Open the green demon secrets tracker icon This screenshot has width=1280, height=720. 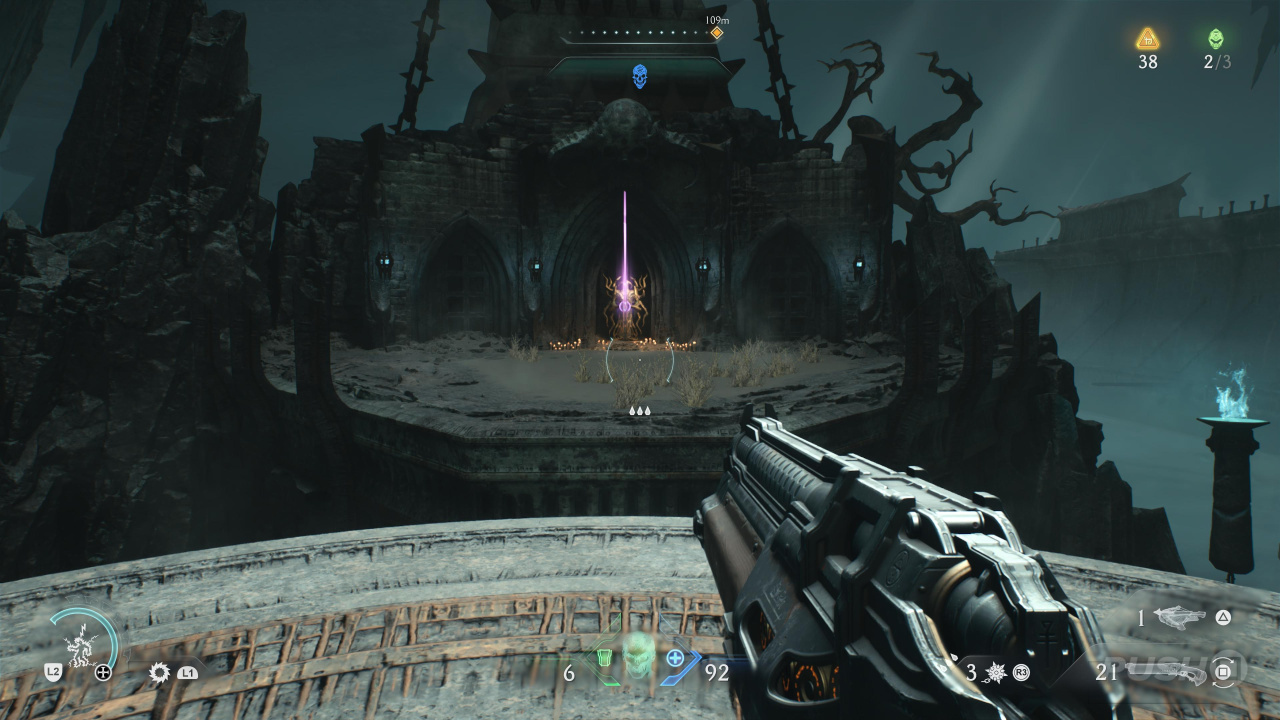click(x=1216, y=39)
